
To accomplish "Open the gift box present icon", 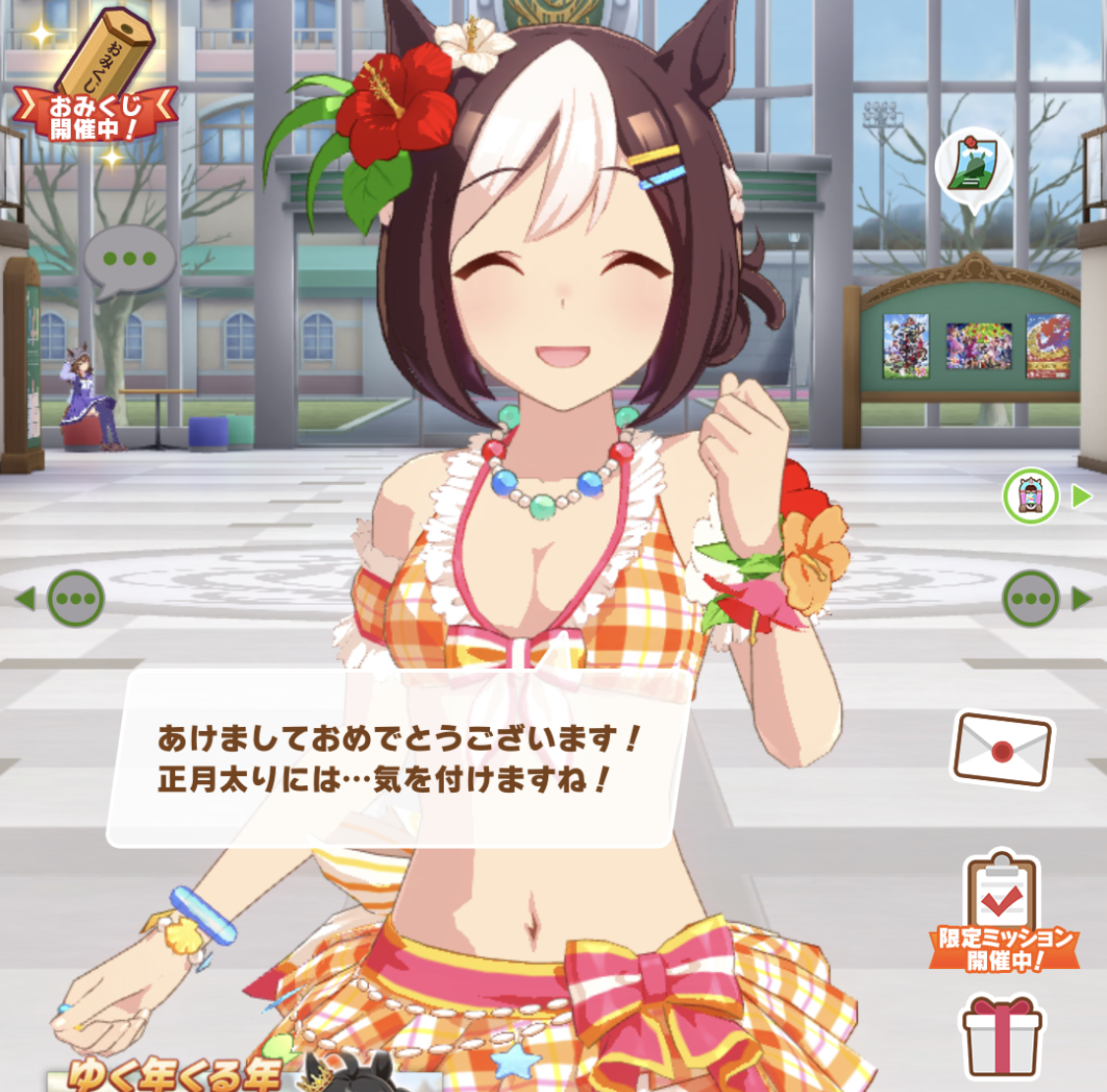I will click(1001, 1036).
